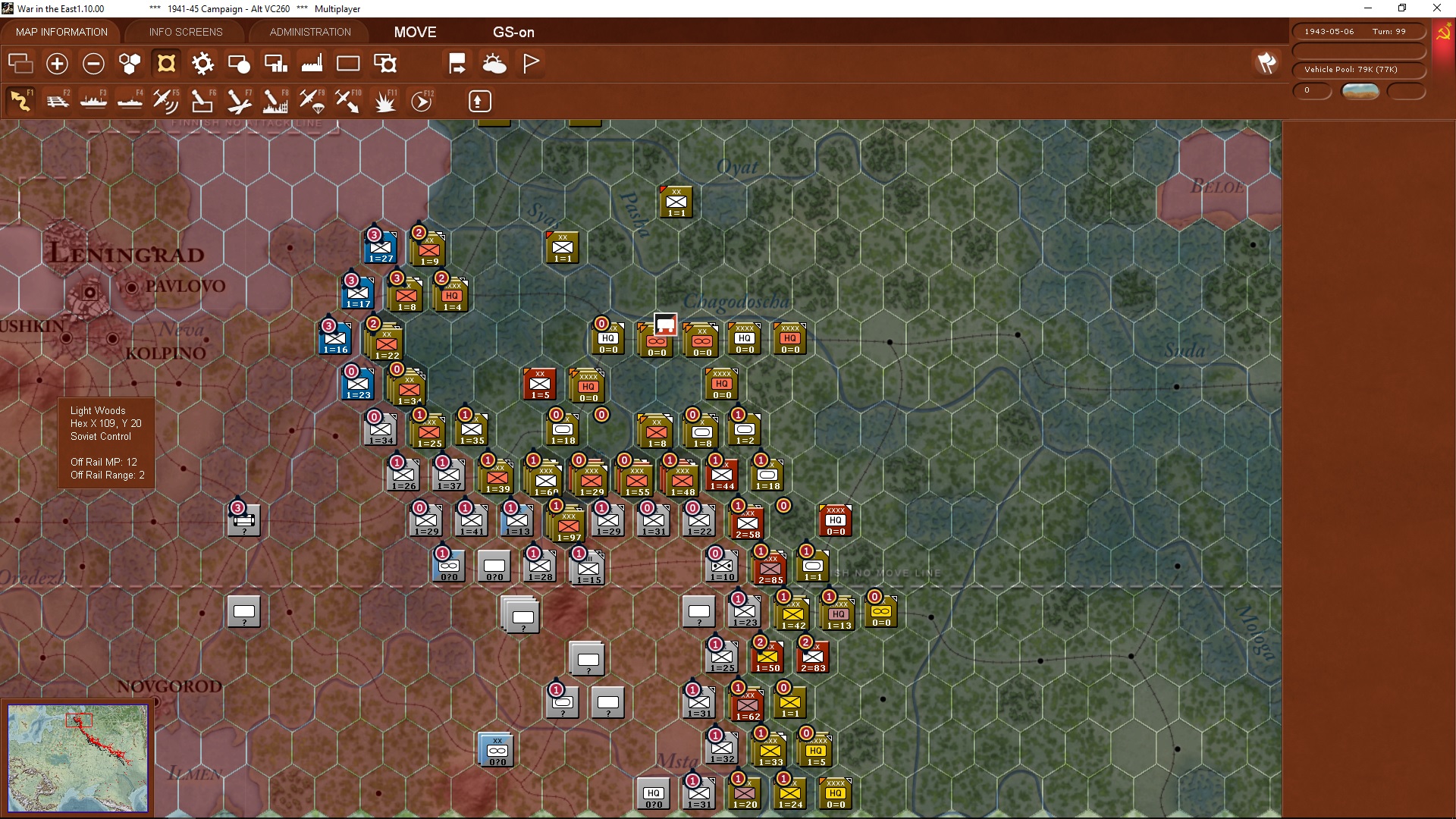1456x819 pixels.
Task: Select the F12 automation circle icon
Action: click(x=422, y=100)
